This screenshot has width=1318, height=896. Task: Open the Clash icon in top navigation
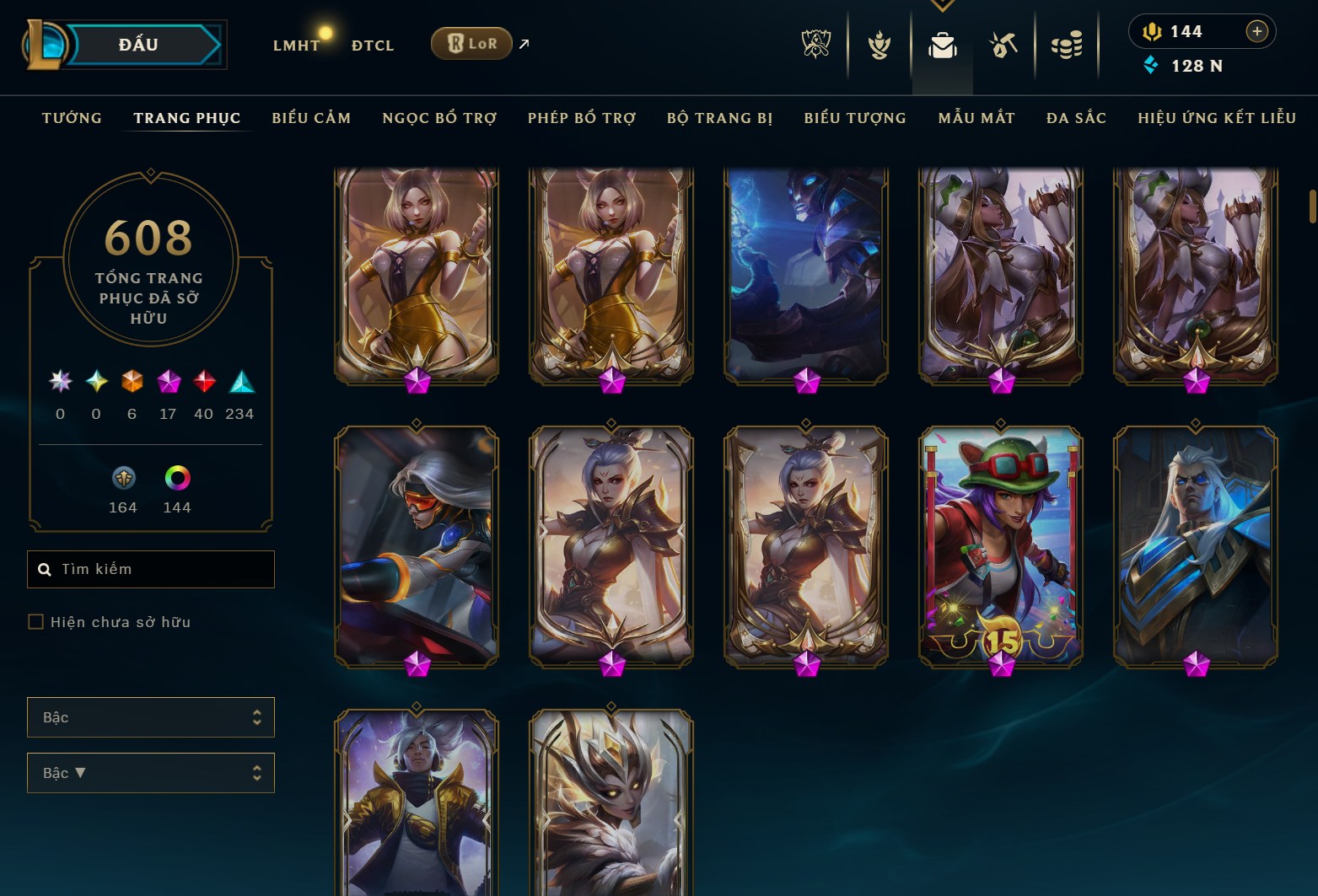[879, 45]
